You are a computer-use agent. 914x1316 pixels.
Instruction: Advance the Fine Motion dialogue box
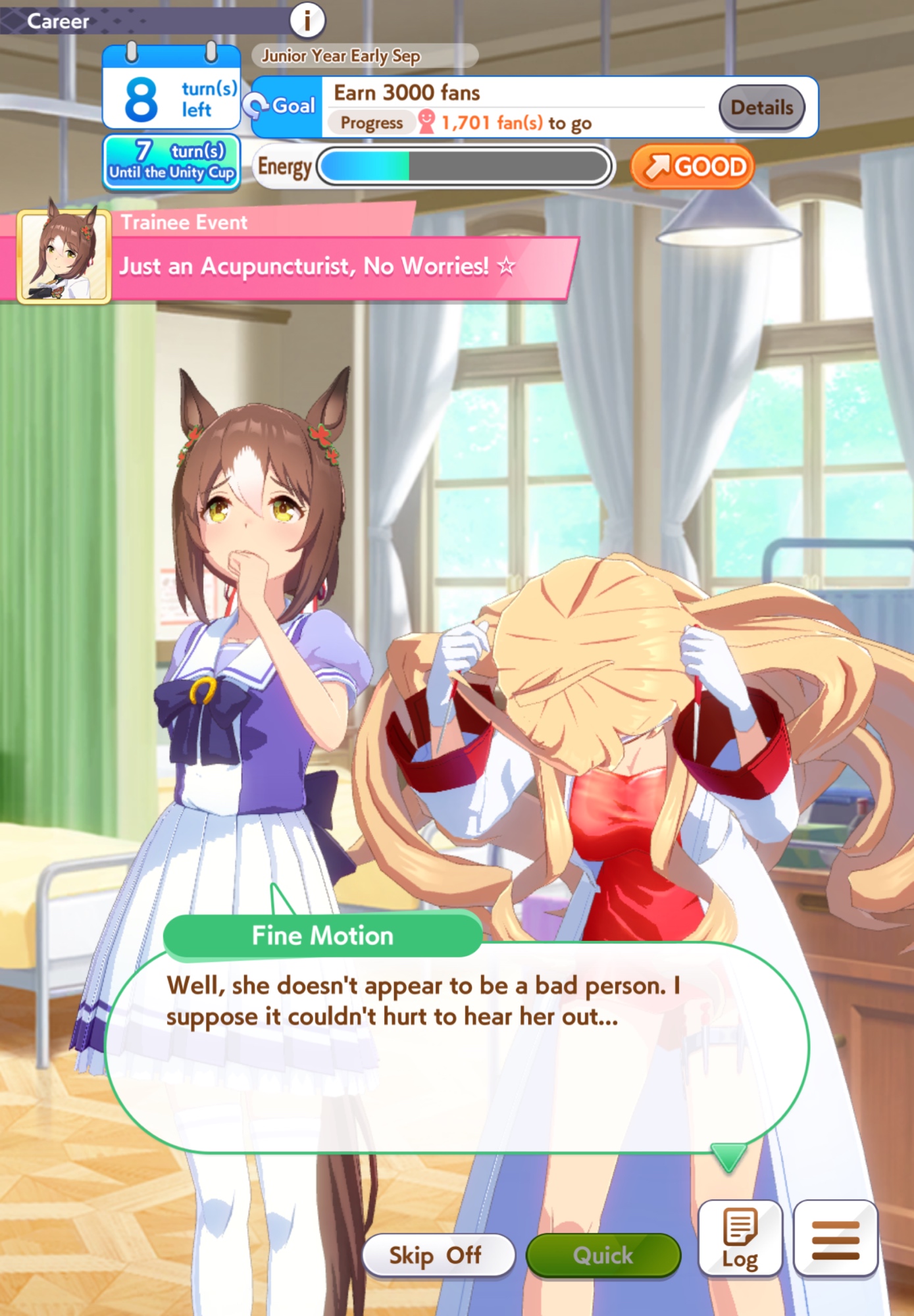(x=457, y=1046)
